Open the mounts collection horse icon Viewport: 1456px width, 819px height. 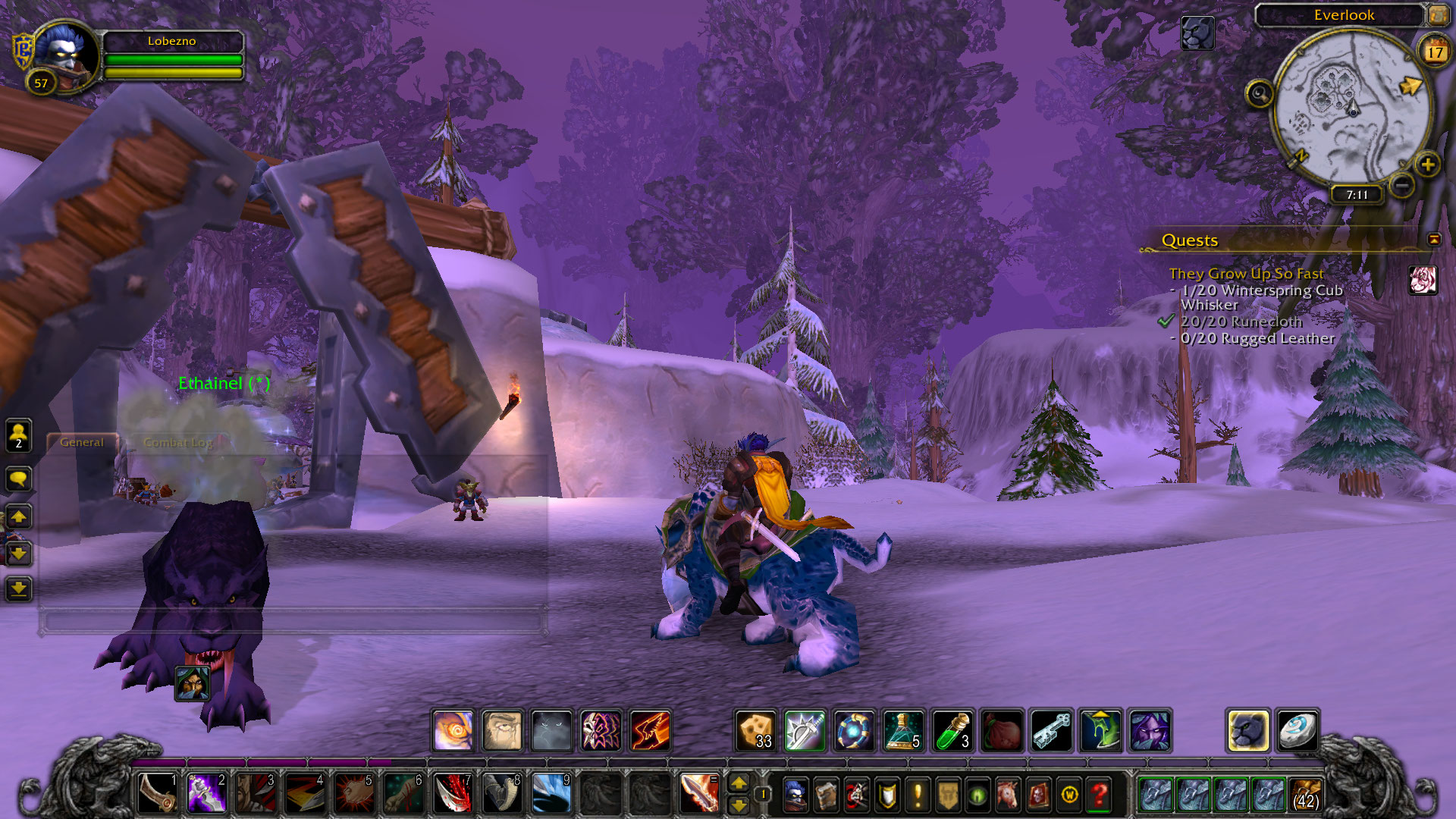coord(1008,795)
